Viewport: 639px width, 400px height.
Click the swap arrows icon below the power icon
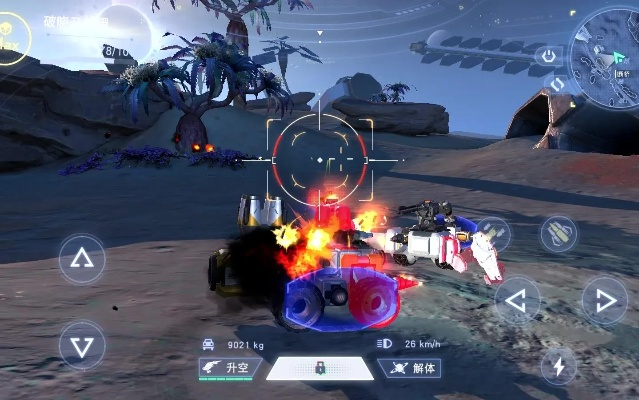tap(557, 84)
